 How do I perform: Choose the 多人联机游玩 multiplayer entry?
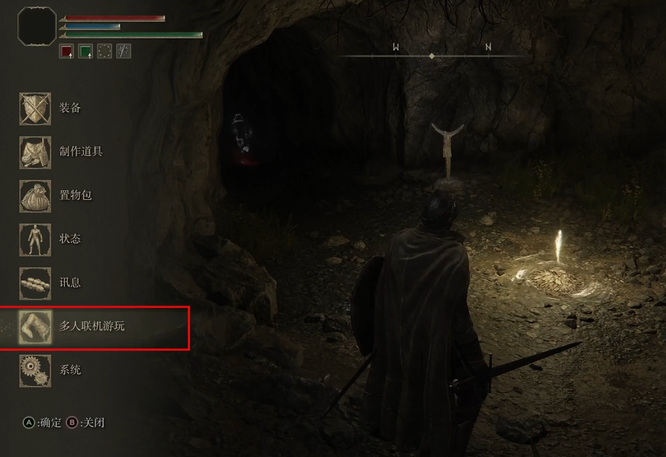coord(90,326)
